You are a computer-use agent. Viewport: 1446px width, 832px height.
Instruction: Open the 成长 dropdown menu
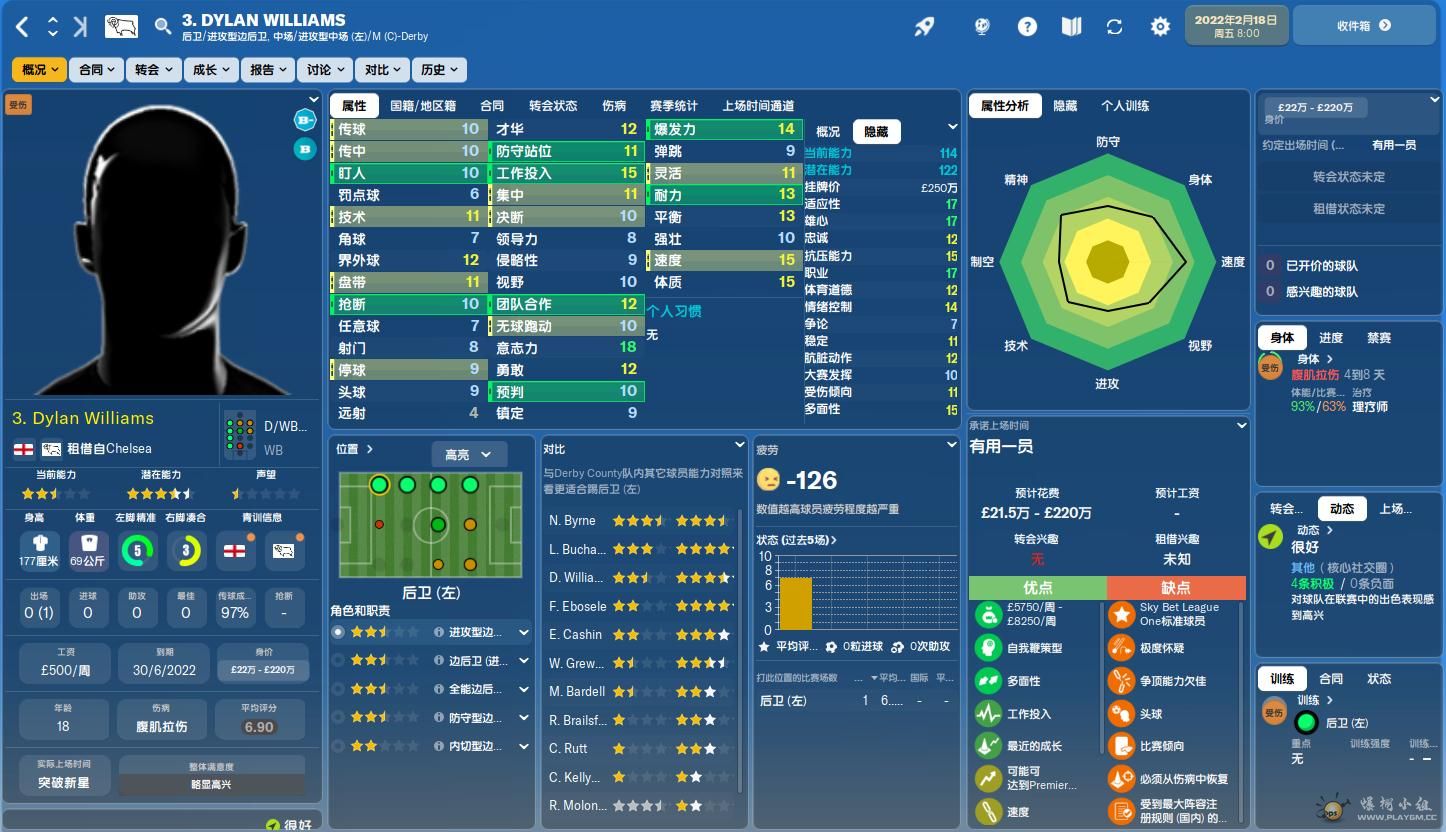coord(211,70)
